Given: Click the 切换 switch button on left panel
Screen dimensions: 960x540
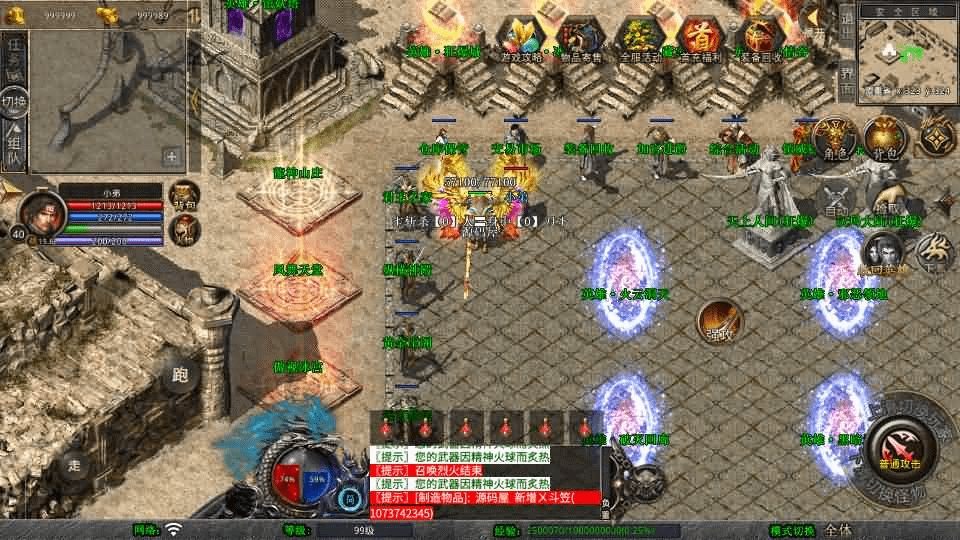Looking at the screenshot, I should coord(14,102).
